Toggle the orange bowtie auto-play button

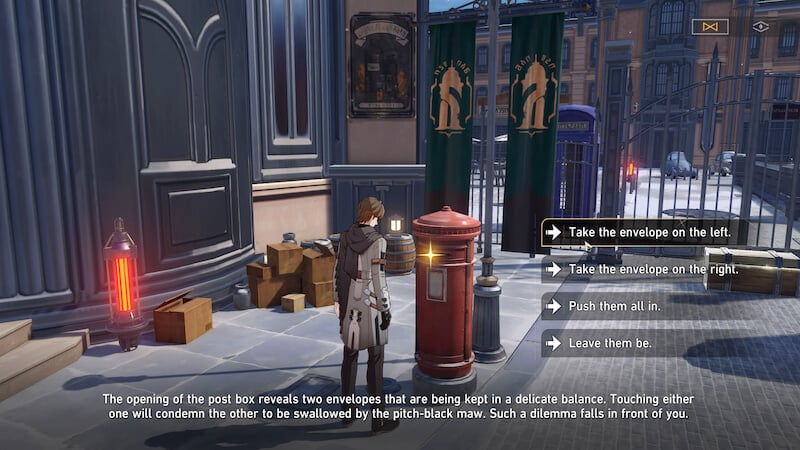[710, 27]
